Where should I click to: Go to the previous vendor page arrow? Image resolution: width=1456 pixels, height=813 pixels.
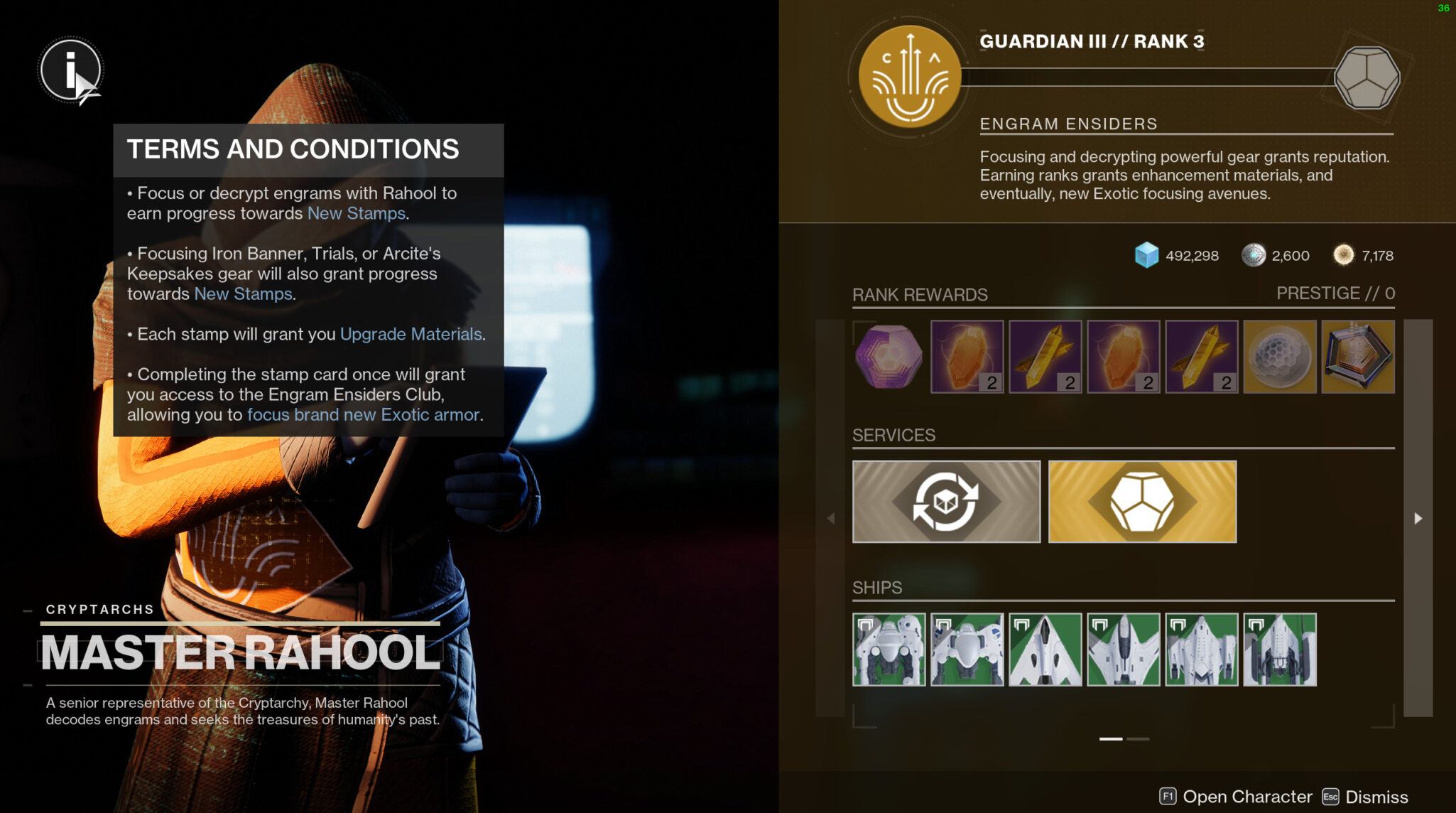(x=830, y=519)
